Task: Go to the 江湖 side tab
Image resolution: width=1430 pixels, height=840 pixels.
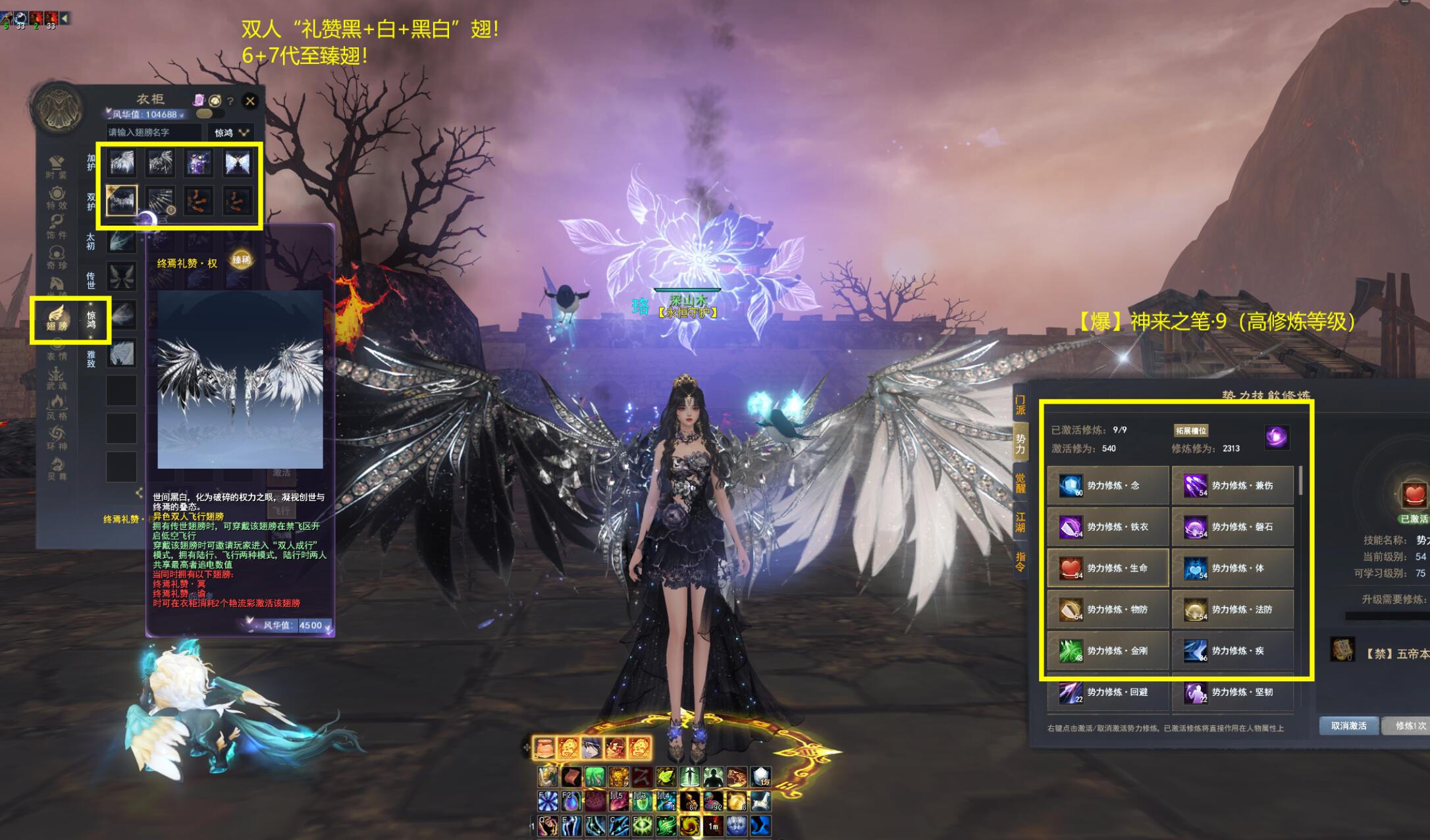Action: pos(1020,522)
